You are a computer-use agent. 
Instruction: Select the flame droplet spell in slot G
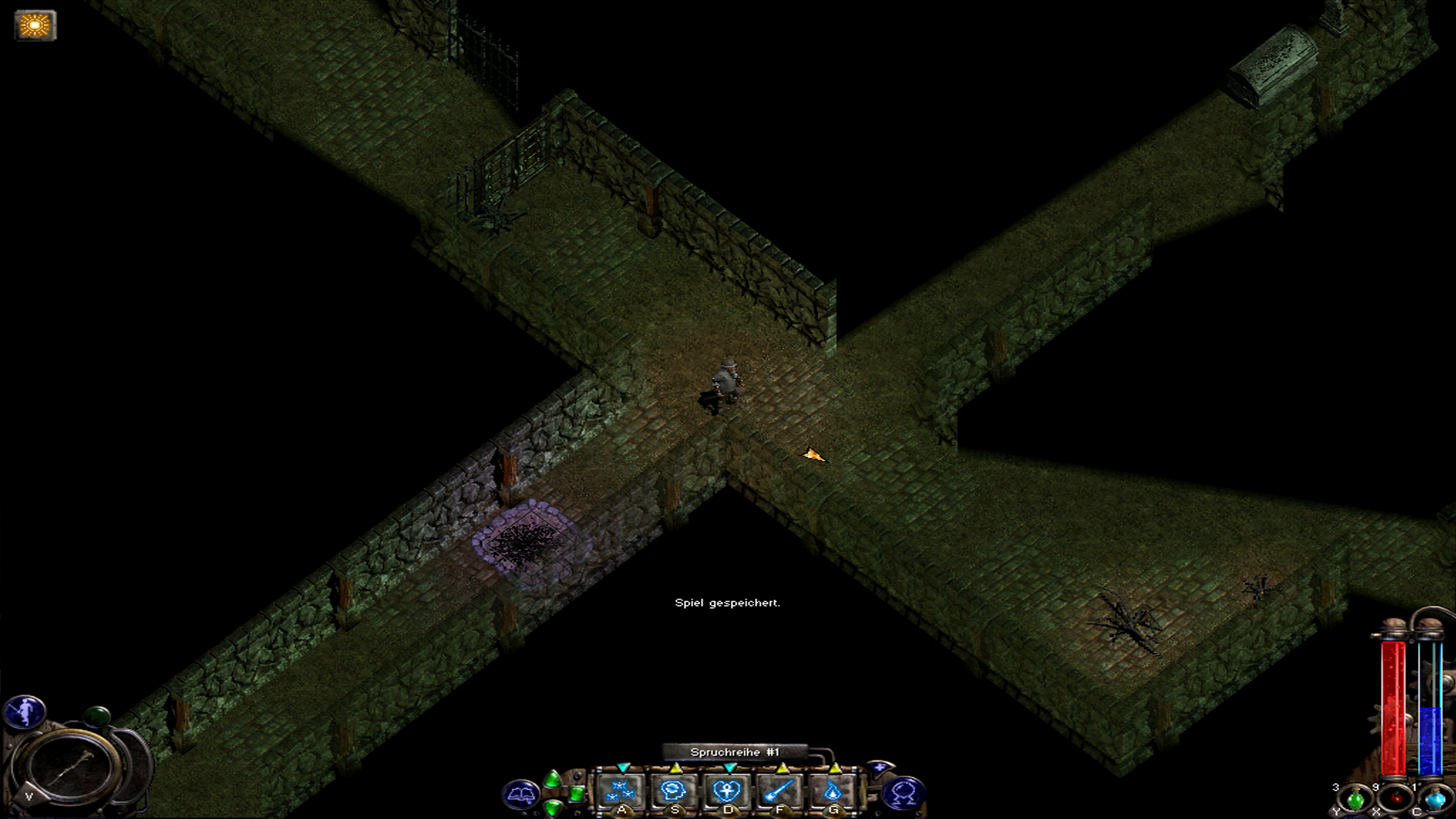(832, 792)
